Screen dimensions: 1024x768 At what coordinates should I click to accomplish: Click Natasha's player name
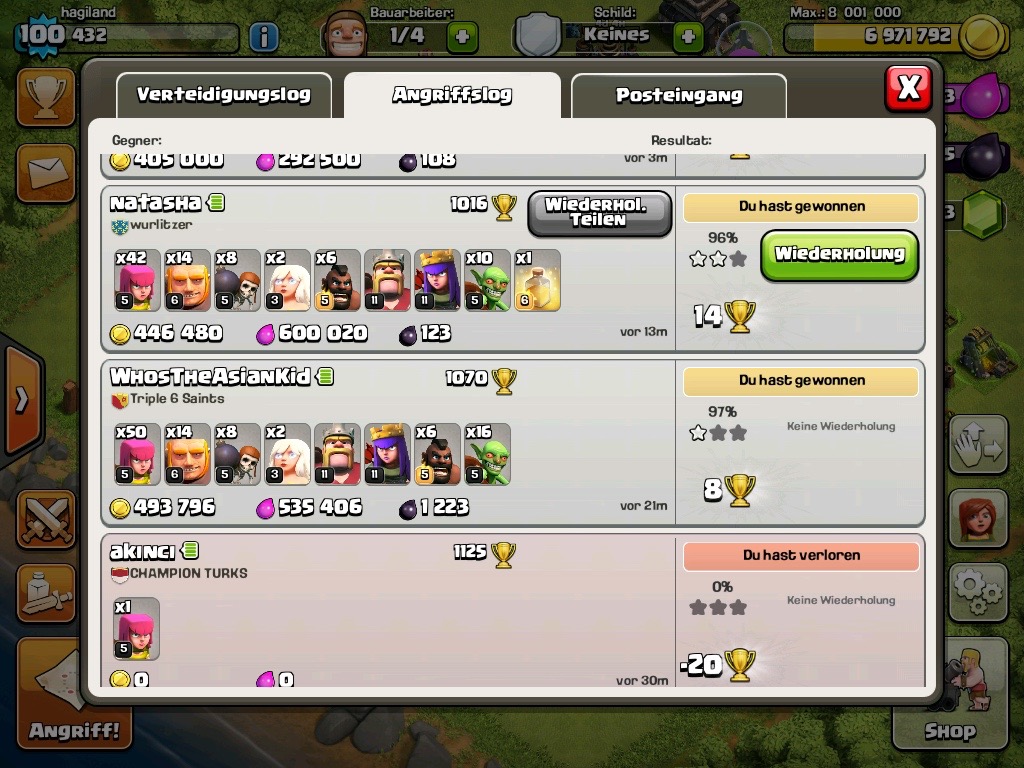155,203
